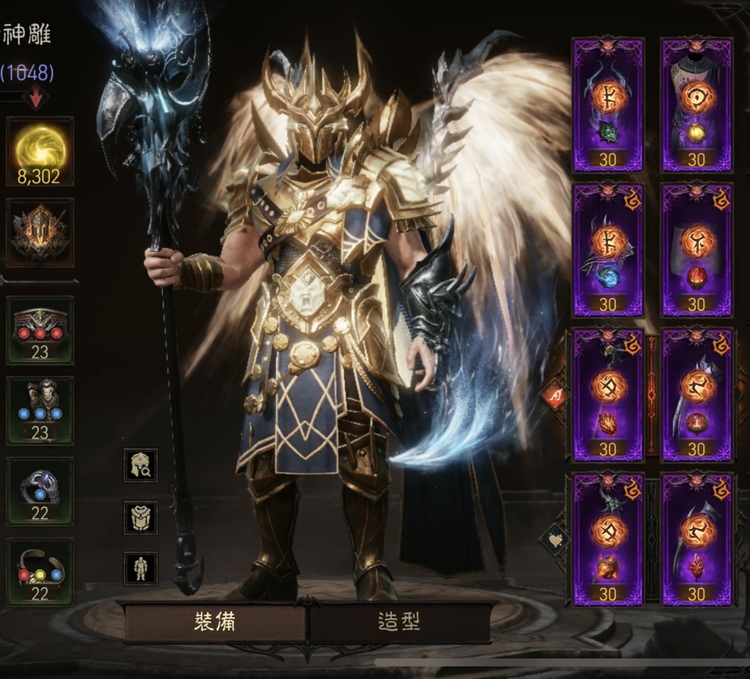The height and width of the screenshot is (679, 750).
Task: Select the purple card with yellow gem
Action: pyautogui.click(x=696, y=104)
